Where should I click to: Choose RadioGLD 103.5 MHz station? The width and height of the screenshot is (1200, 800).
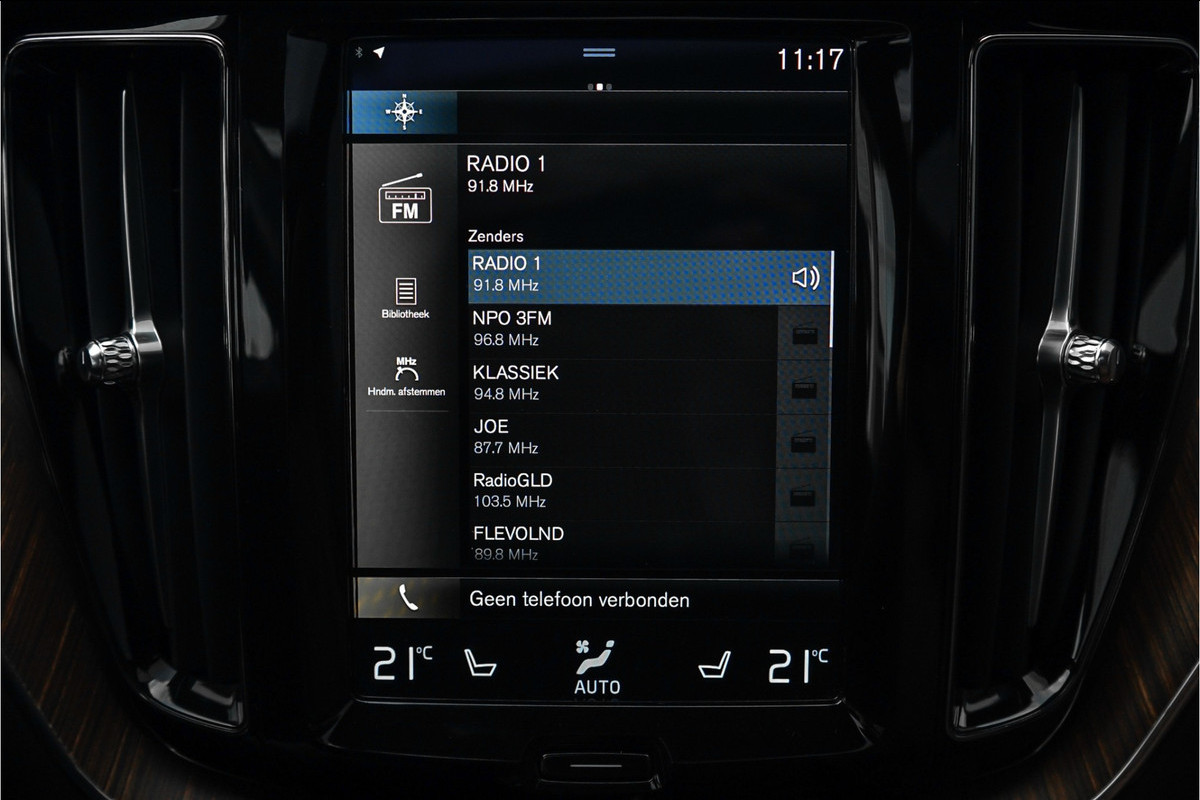pyautogui.click(x=620, y=491)
